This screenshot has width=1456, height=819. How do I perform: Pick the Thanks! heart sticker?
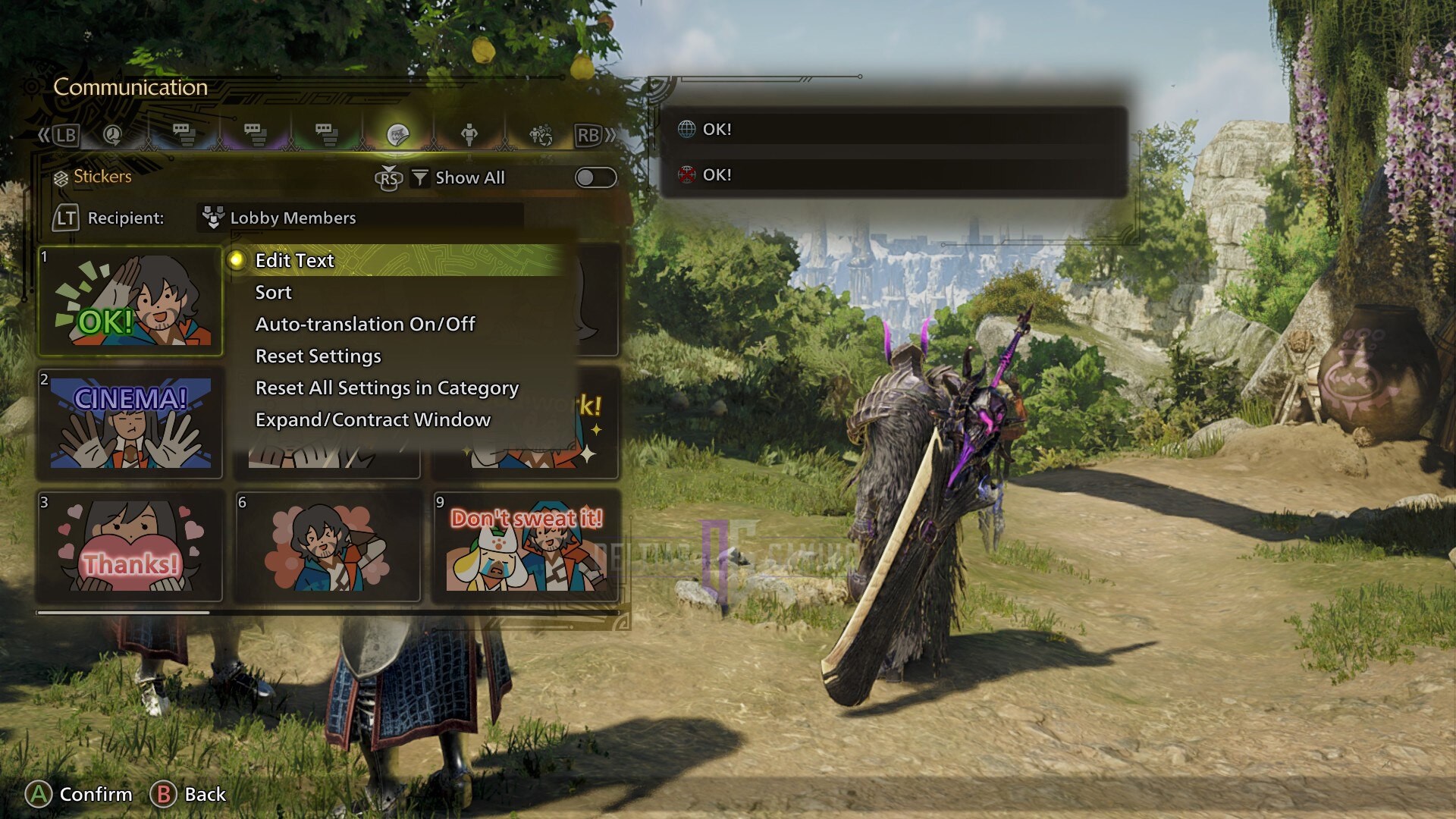pyautogui.click(x=130, y=546)
